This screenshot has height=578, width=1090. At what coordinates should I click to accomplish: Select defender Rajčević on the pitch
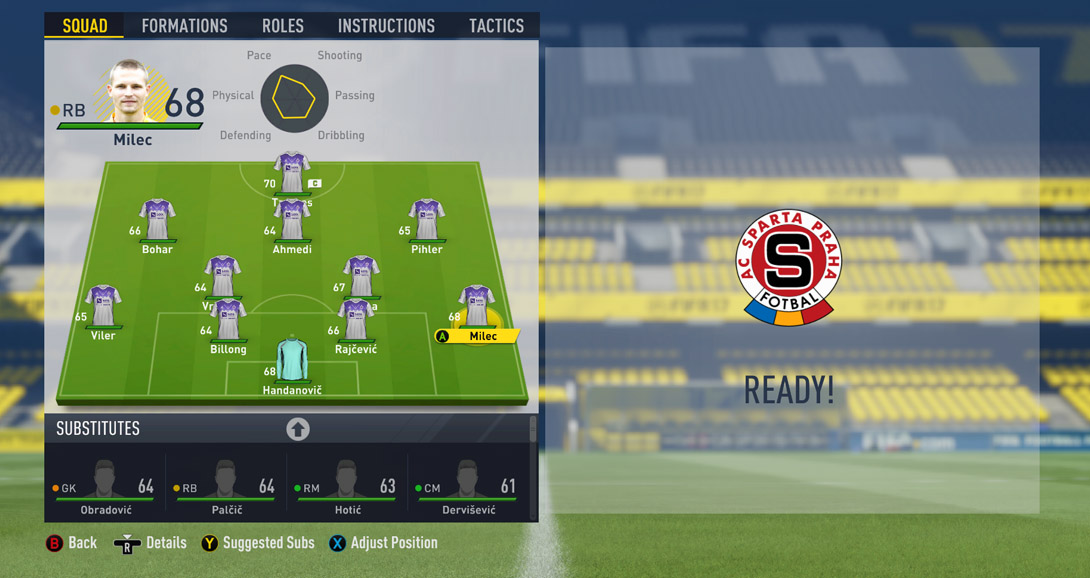coord(356,322)
